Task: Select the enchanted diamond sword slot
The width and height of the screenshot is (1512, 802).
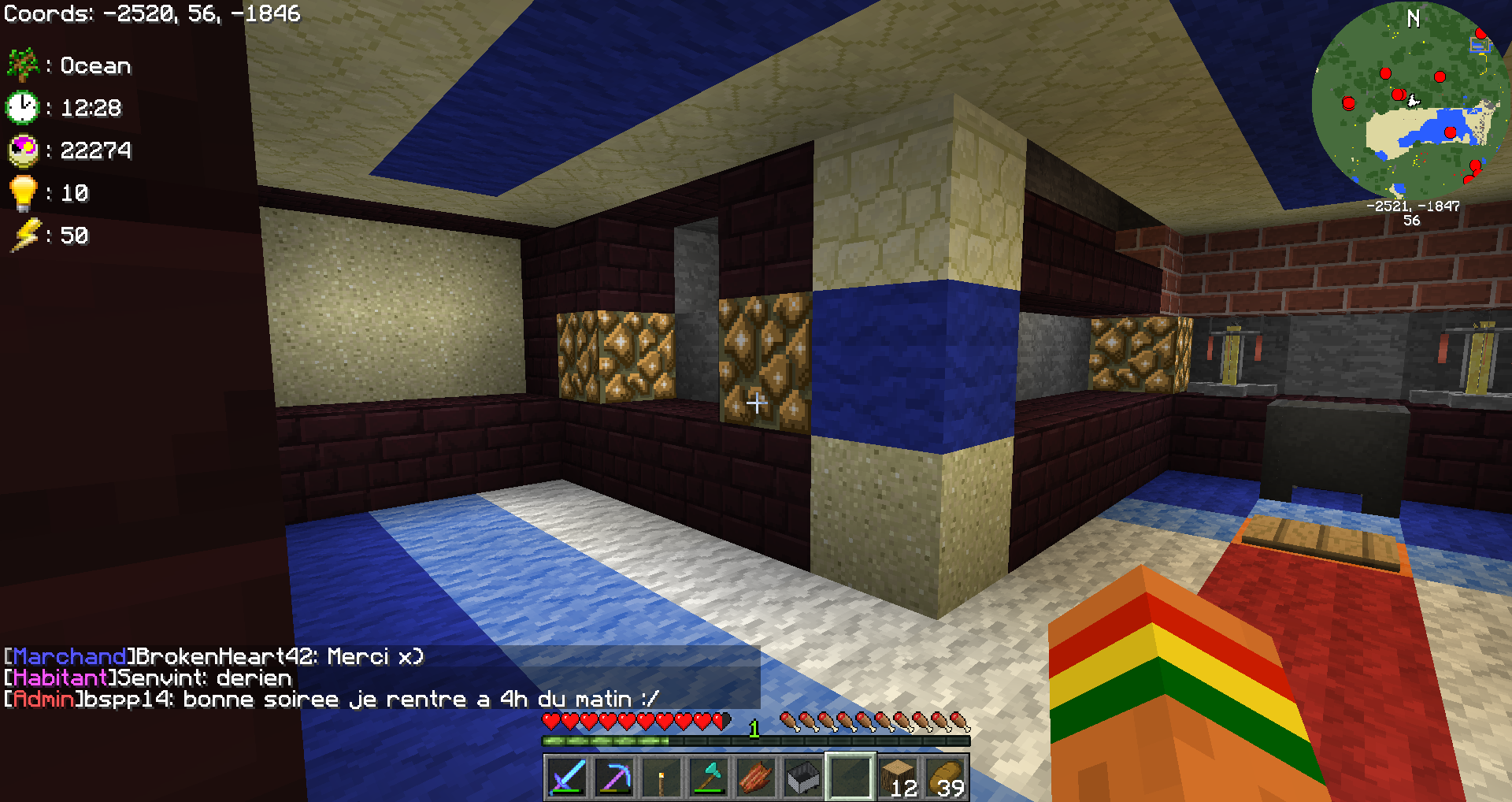Action: [567, 777]
